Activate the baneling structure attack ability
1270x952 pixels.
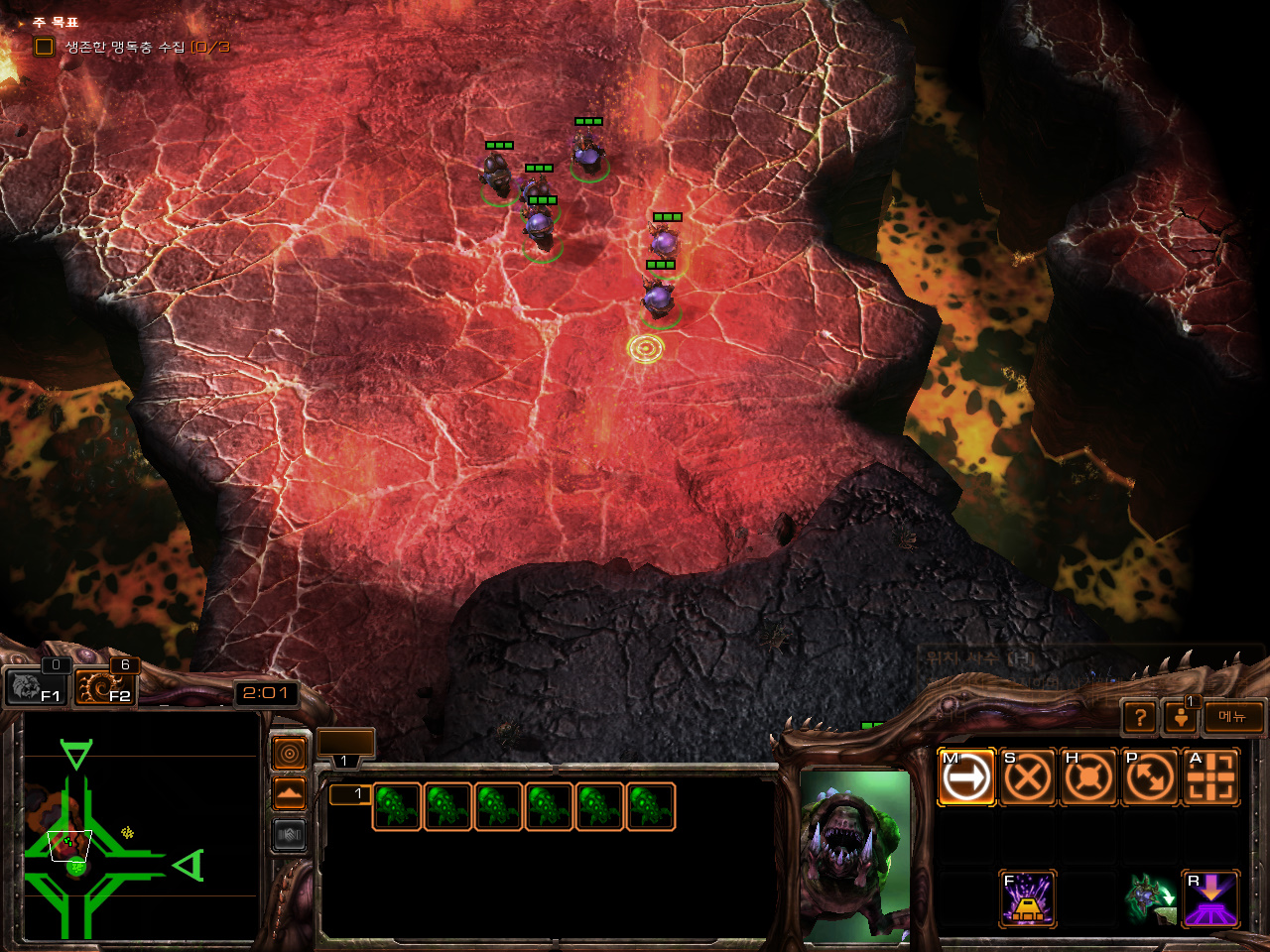pyautogui.click(x=1027, y=898)
